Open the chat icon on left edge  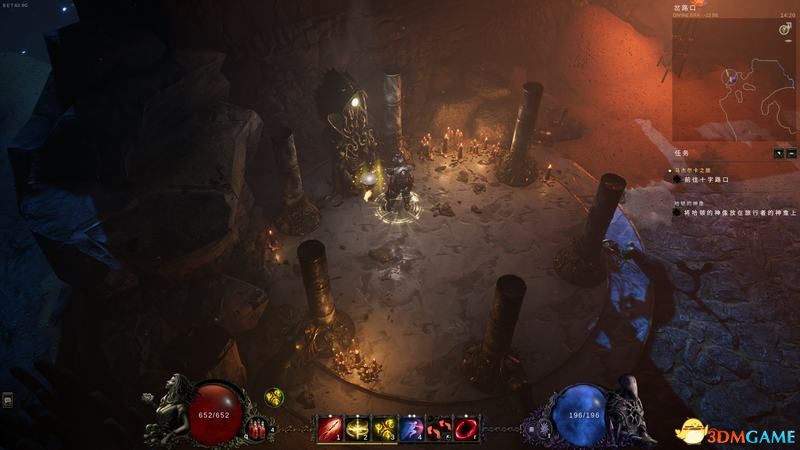pos(8,400)
